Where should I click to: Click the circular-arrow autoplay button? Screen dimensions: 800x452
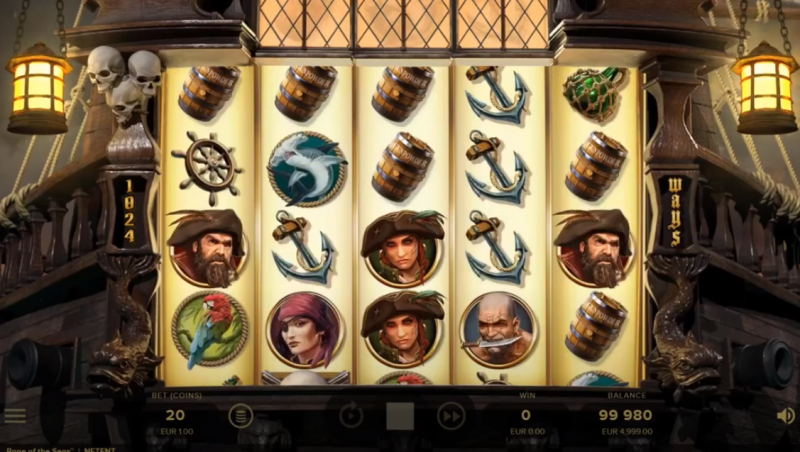pos(350,415)
